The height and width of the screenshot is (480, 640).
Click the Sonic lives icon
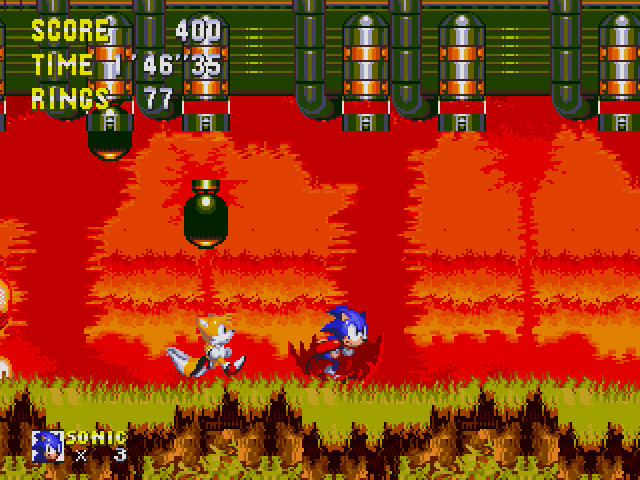47,445
